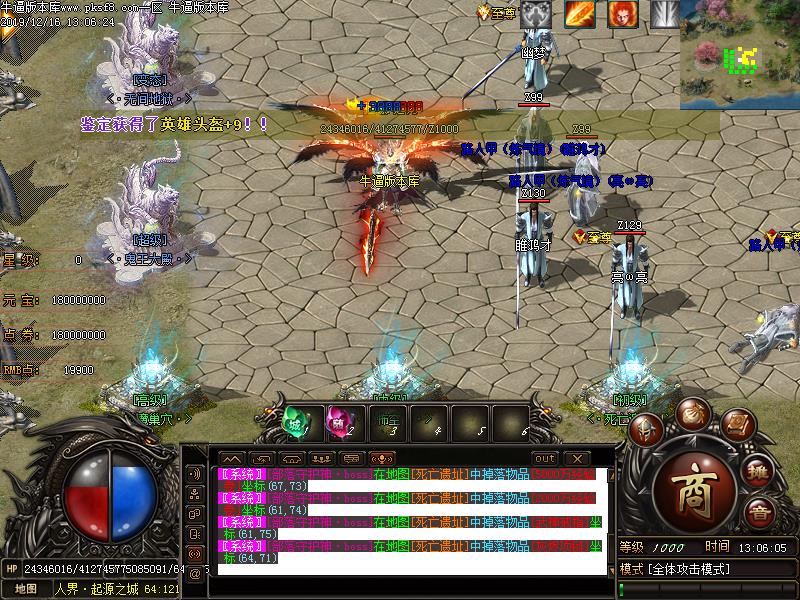Click the 地图 map button
Screen dimensions: 800x600
click(26, 589)
